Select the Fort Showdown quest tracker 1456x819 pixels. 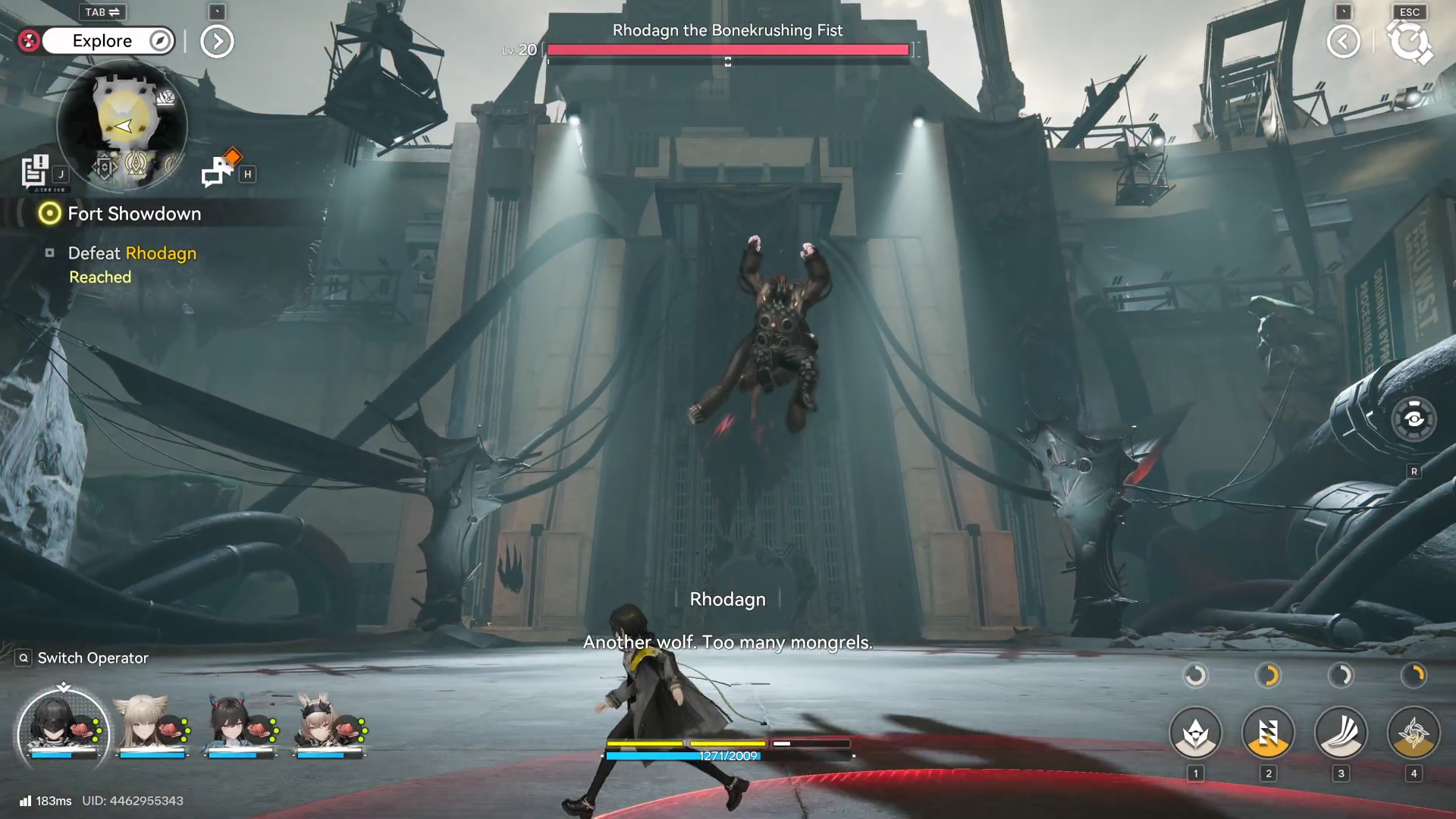(x=133, y=214)
